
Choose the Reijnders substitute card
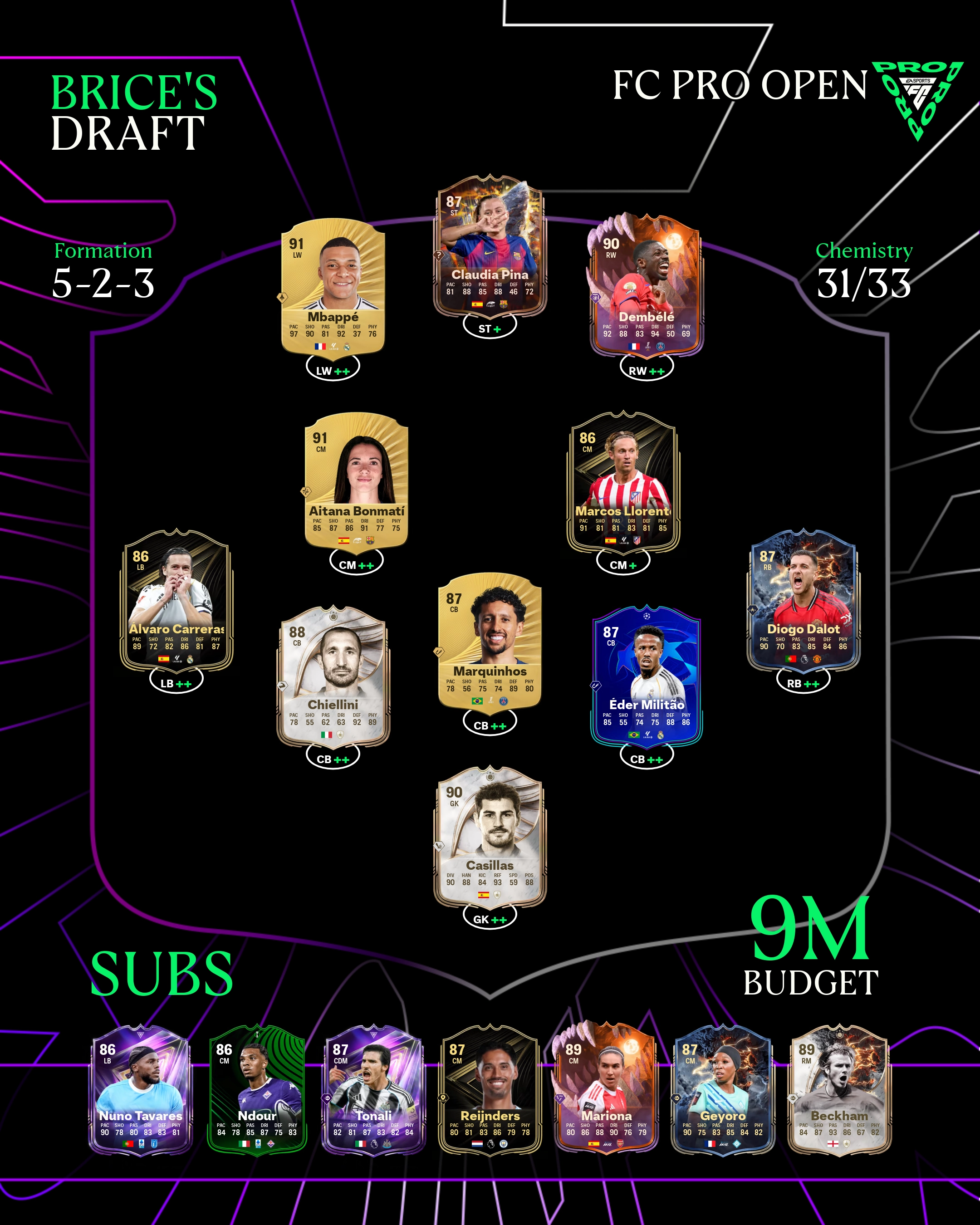pyautogui.click(x=490, y=1091)
